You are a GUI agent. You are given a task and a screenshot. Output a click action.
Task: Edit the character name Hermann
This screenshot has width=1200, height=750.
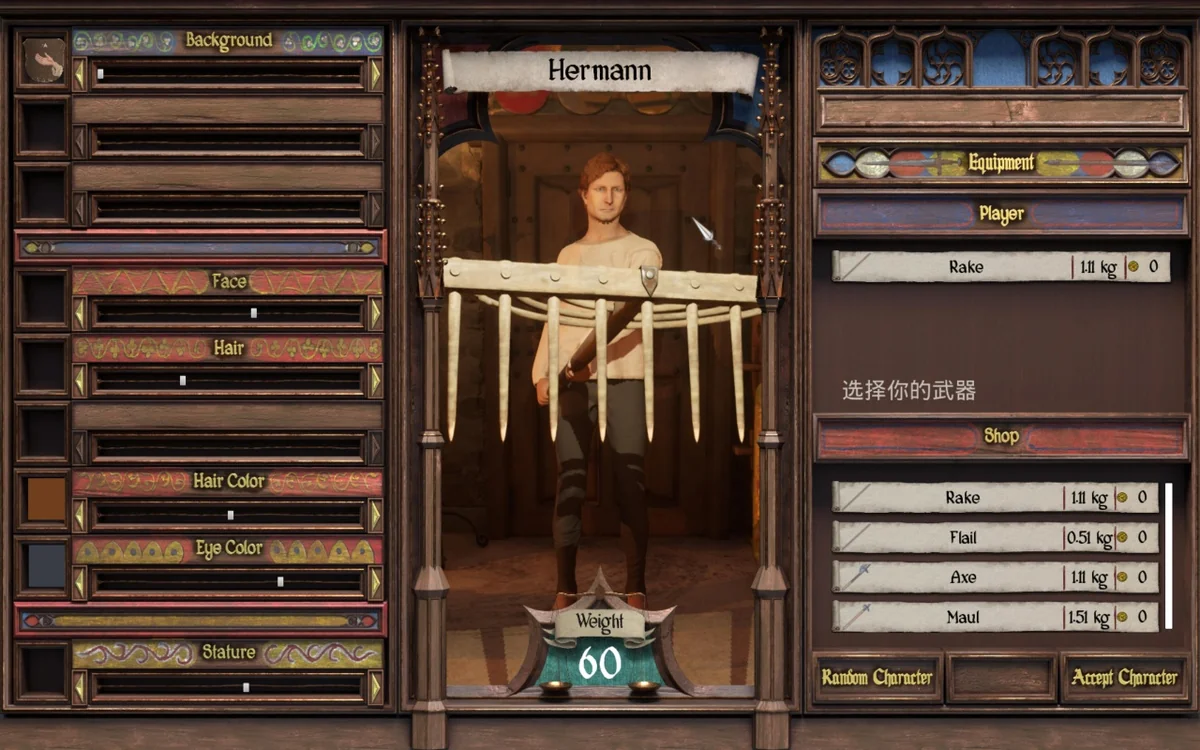coord(600,71)
